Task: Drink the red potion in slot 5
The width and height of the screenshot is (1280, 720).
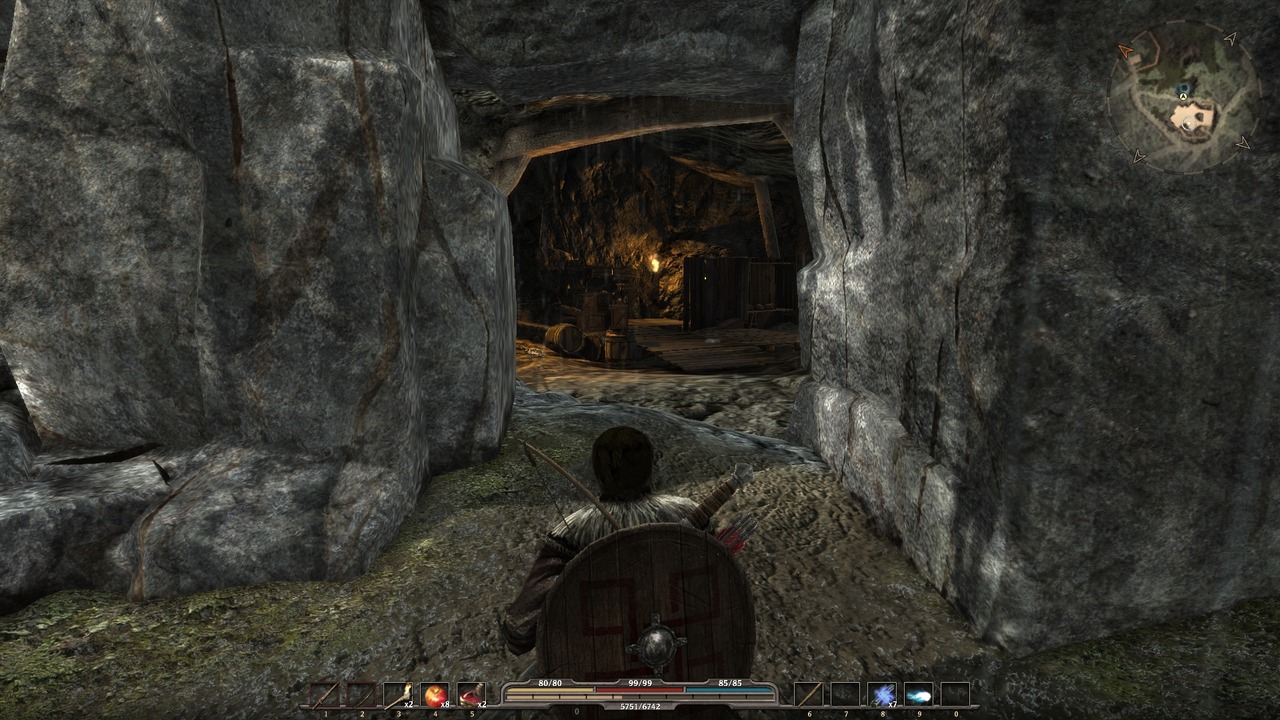Action: tap(471, 694)
